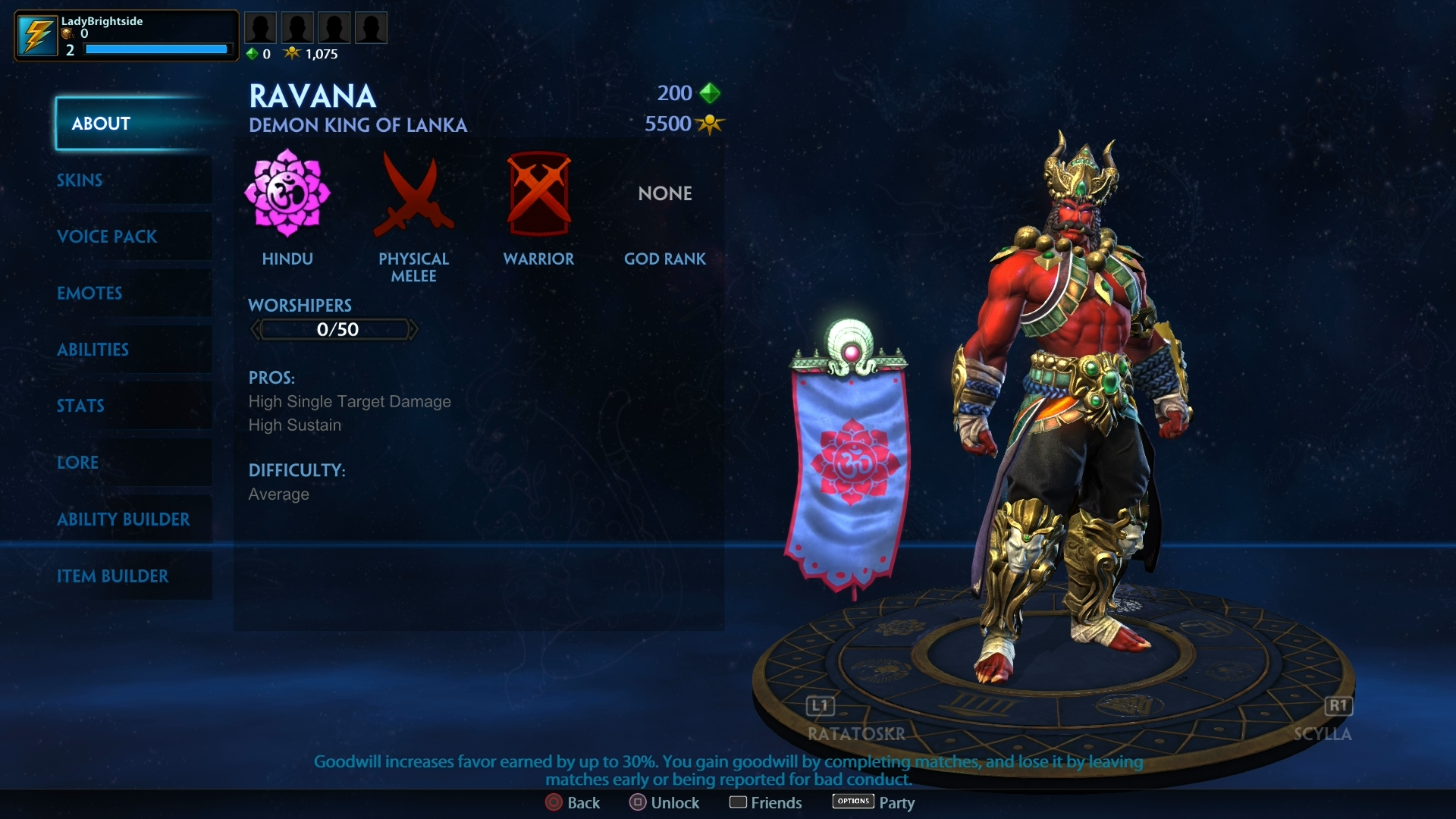Click the Physical Melee crossed swords icon
This screenshot has width=1456, height=819.
tap(413, 196)
